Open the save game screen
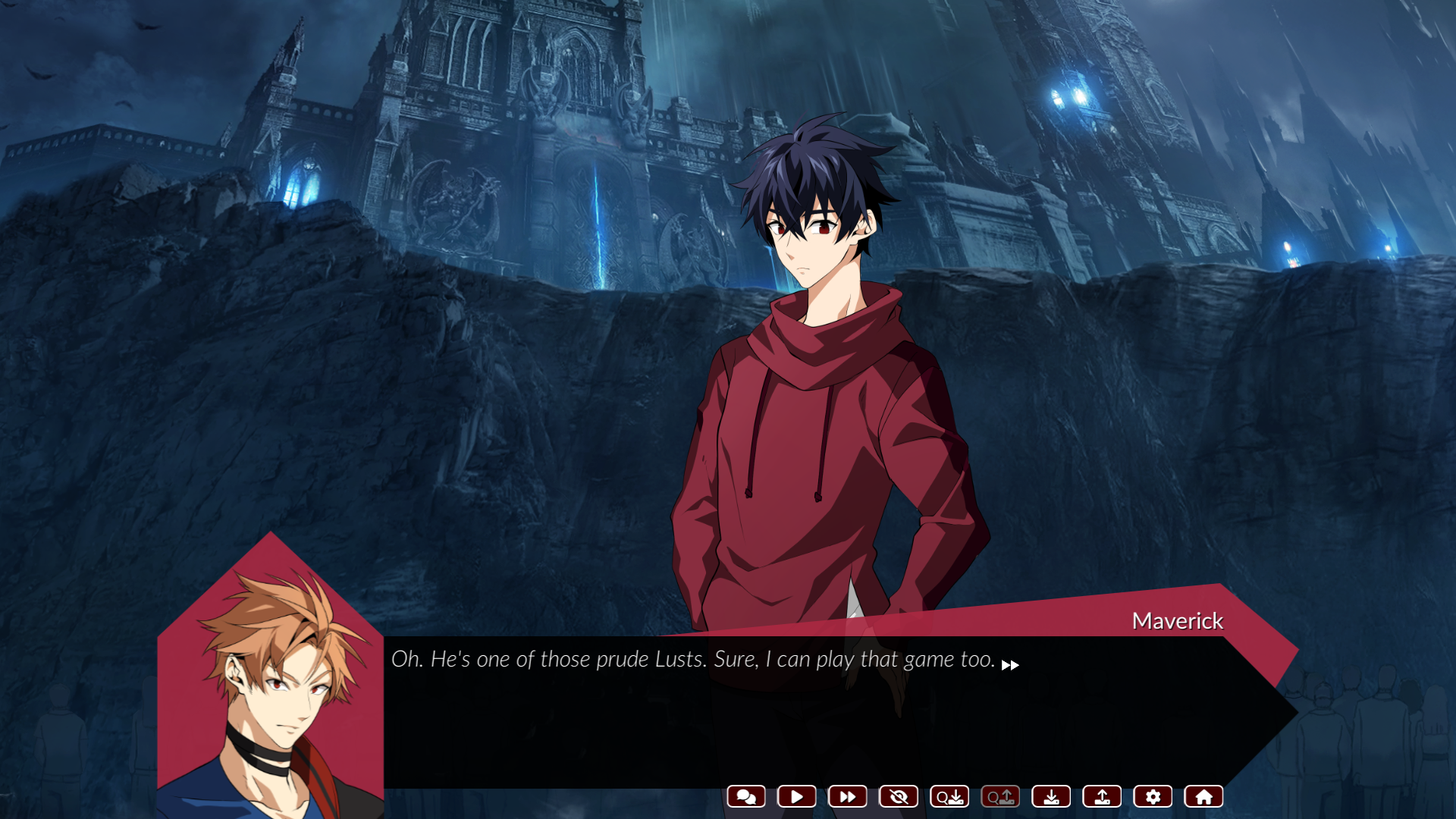This screenshot has width=1456, height=819. tap(1051, 796)
